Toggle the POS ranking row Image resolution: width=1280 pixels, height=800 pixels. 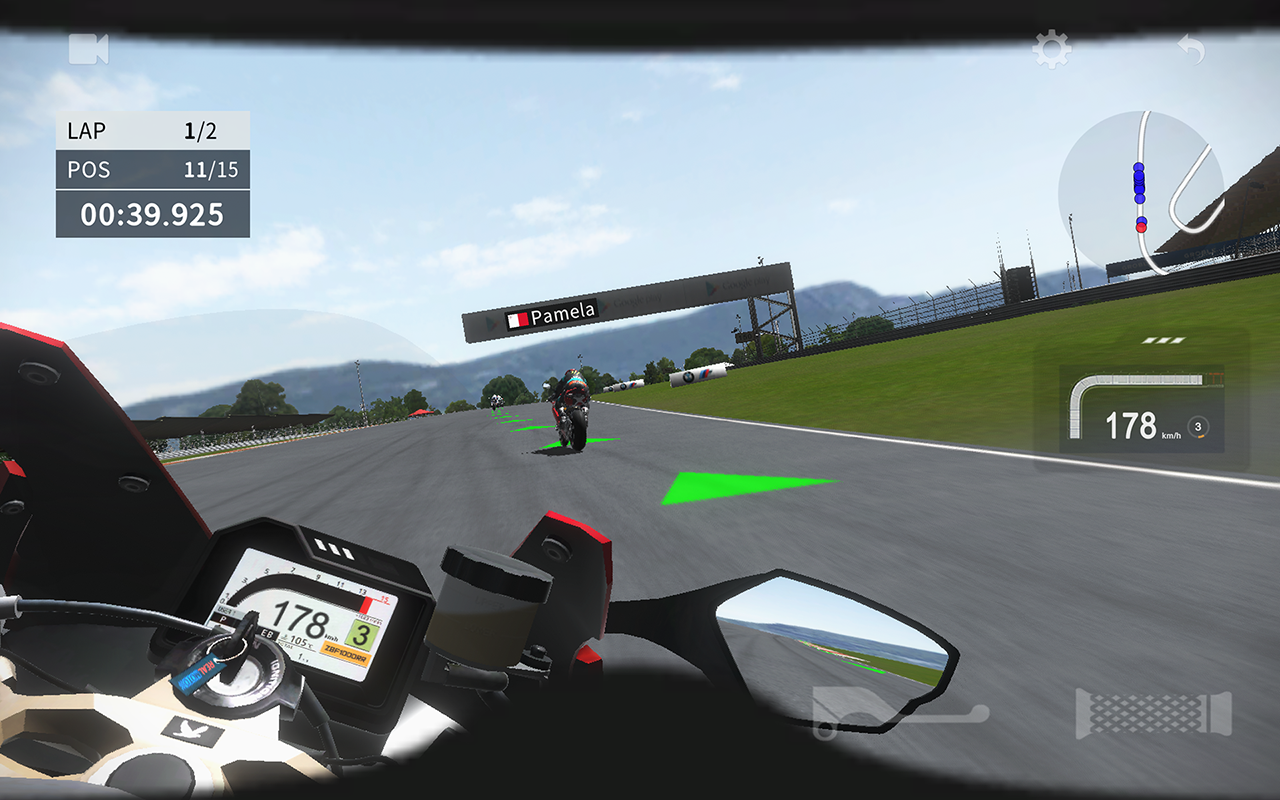[150, 169]
